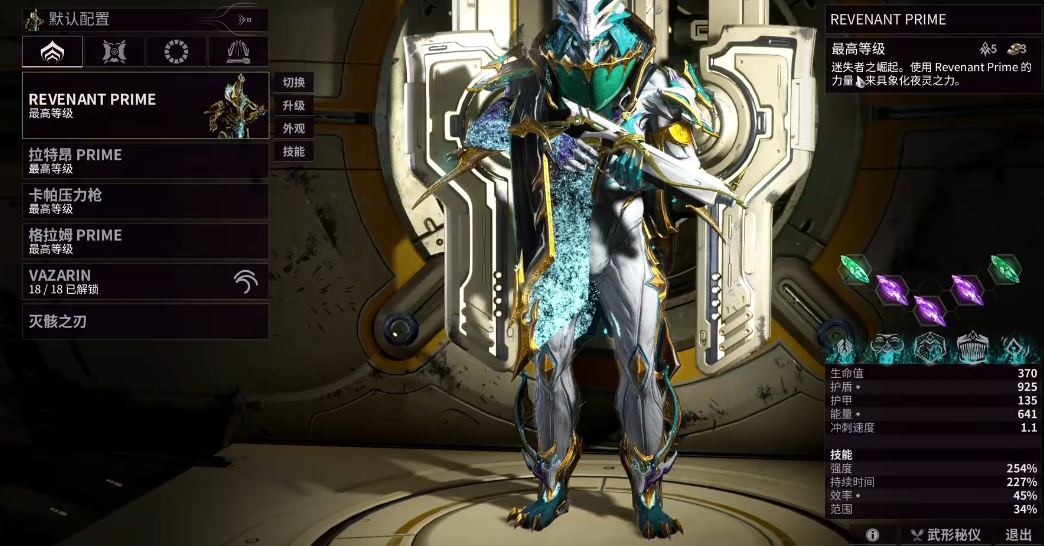Open the VAZARIN focus school slot
The height and width of the screenshot is (546, 1044).
146,281
